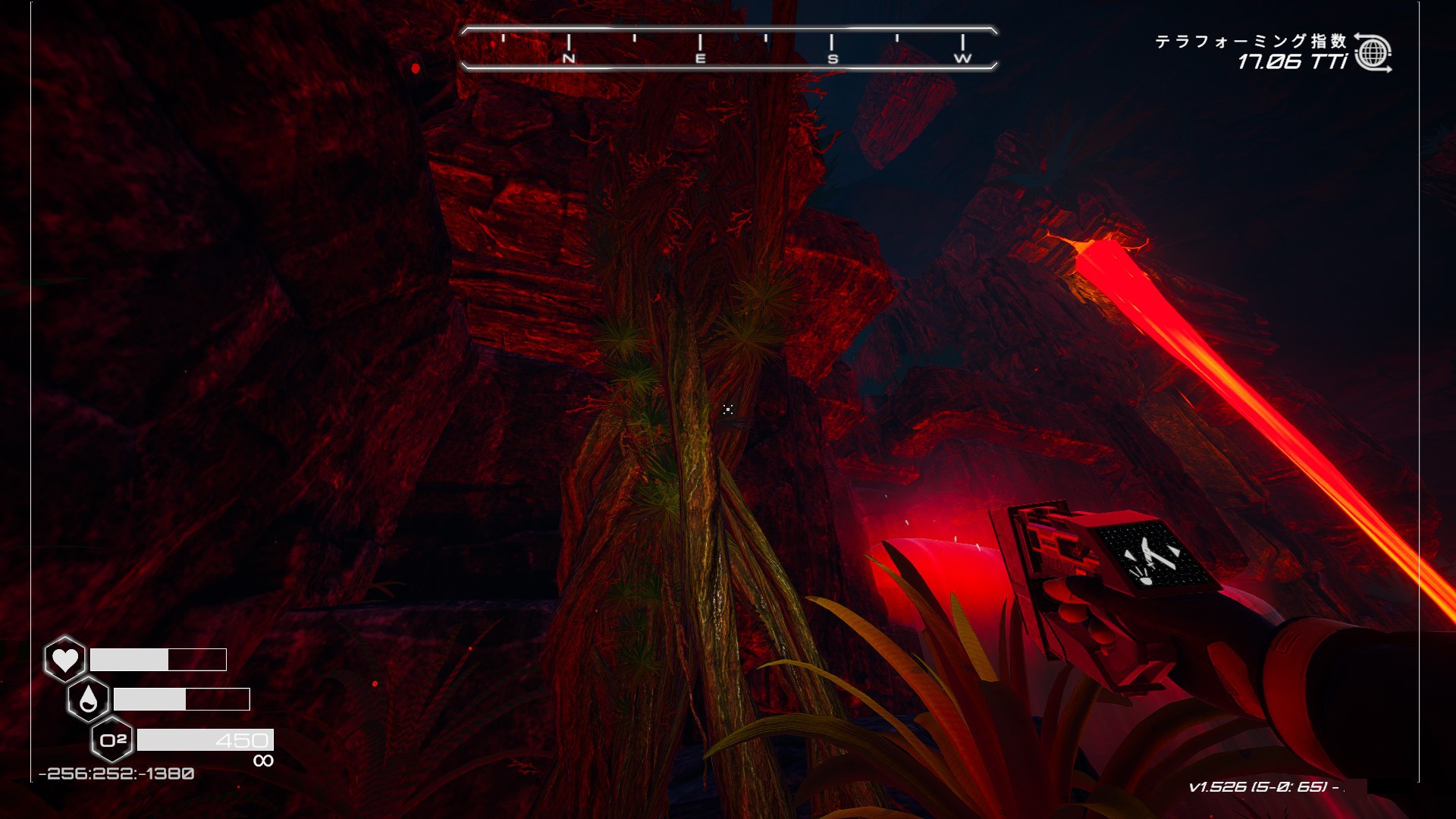Viewport: 1456px width, 819px height.
Task: Click the terraforming index globe icon
Action: 1373,53
